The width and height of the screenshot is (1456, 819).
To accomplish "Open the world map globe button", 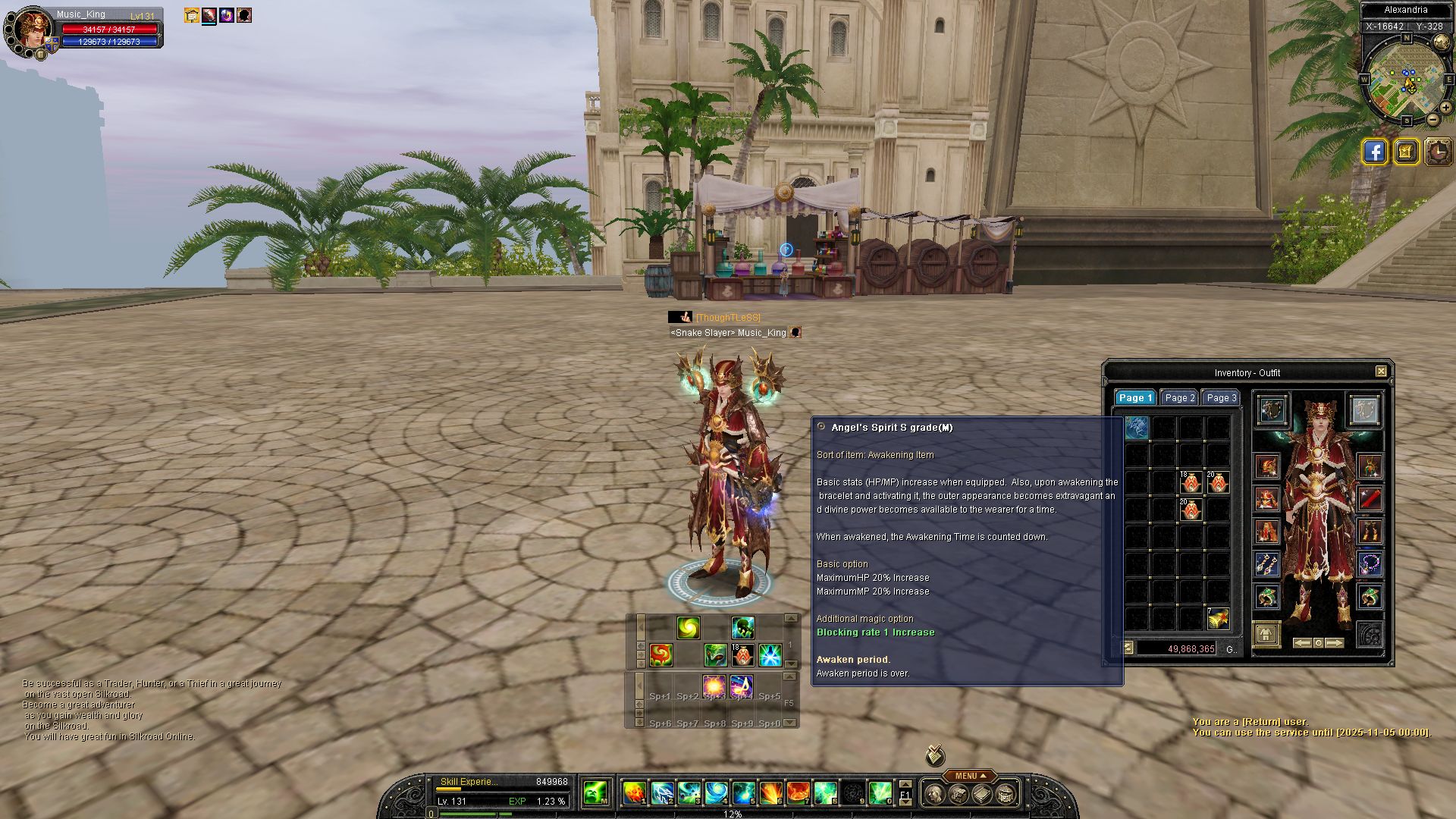I will coord(1405,152).
